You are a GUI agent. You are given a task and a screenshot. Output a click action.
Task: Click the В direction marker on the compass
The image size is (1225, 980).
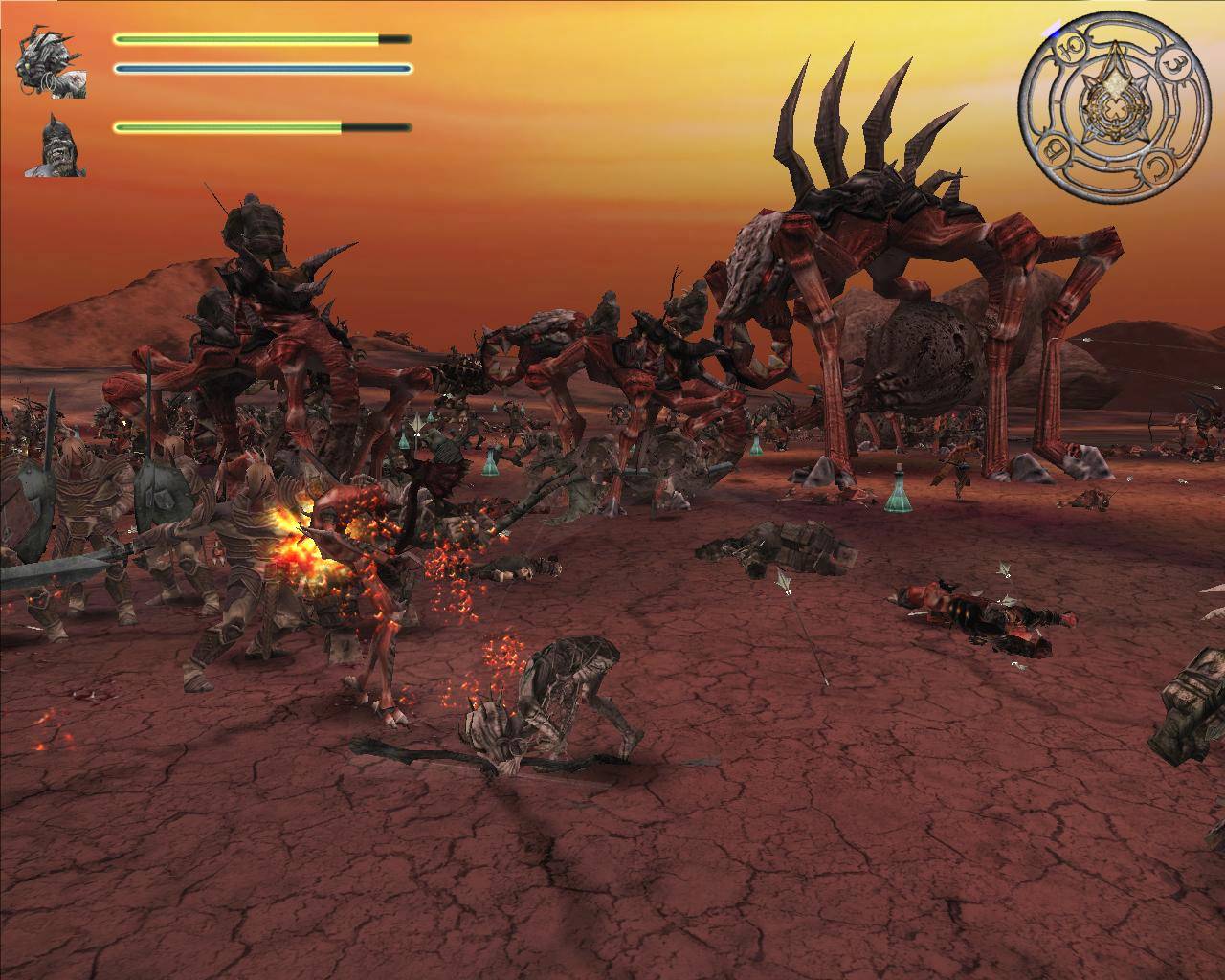pyautogui.click(x=1055, y=147)
